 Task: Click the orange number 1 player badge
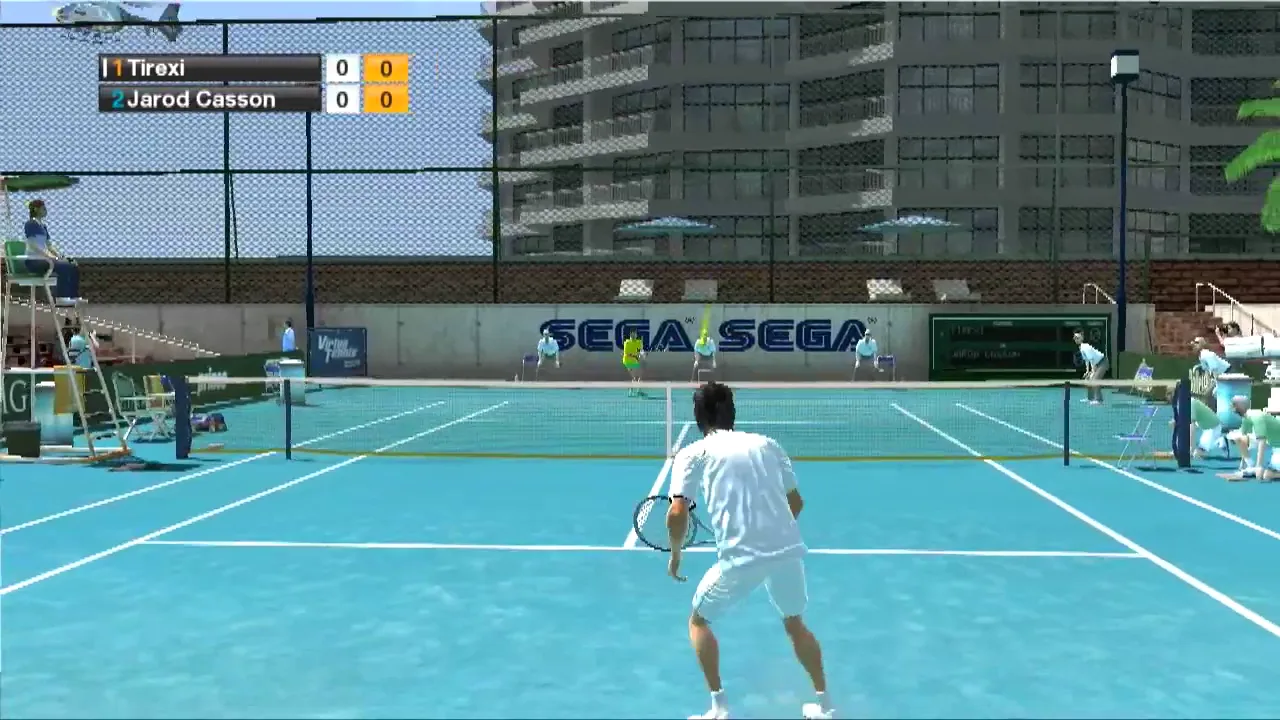(x=119, y=68)
